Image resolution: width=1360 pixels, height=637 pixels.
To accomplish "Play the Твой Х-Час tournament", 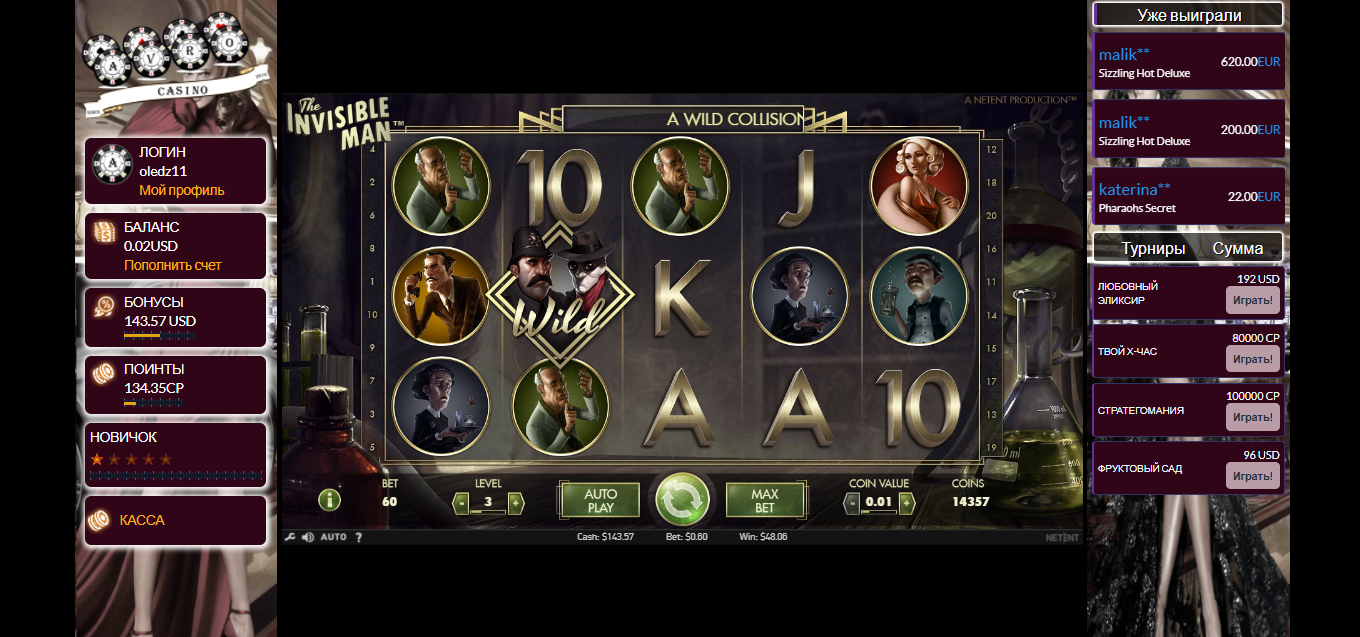I will click(x=1252, y=359).
